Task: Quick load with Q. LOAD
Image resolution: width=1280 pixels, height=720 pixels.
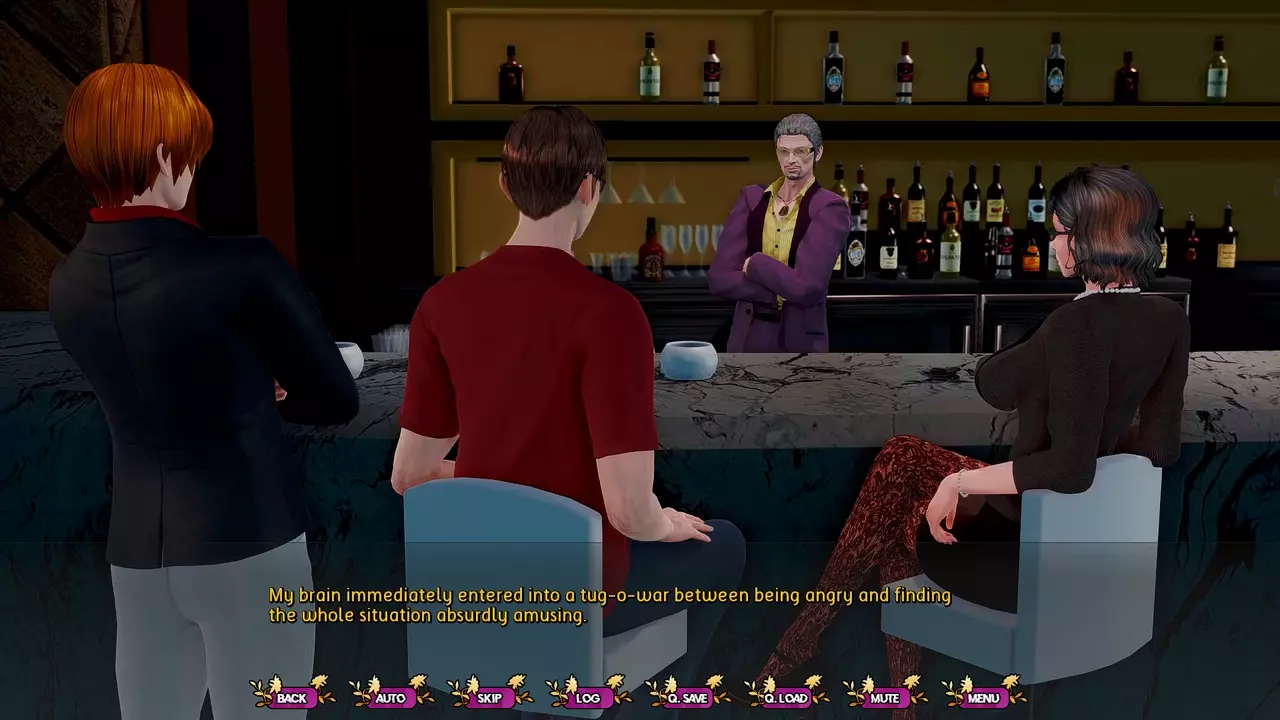Action: coord(785,697)
